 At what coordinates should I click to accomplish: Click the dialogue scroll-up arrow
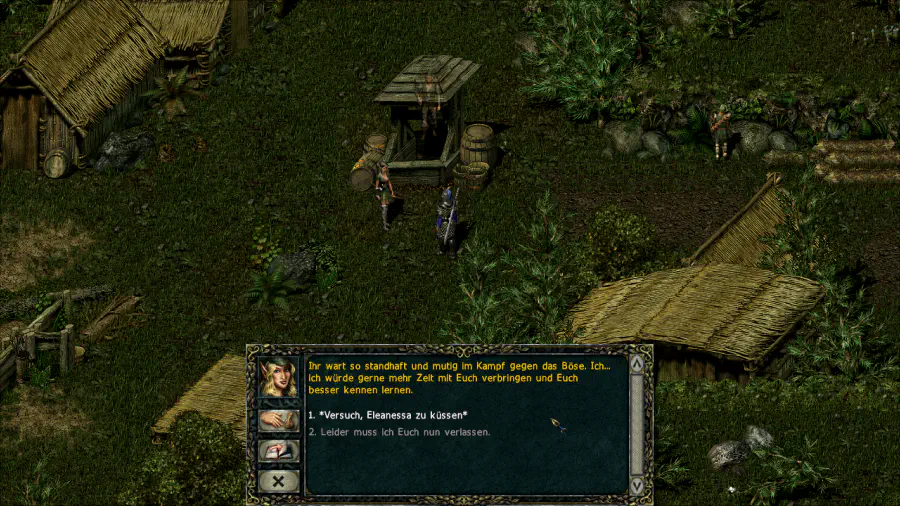pos(636,363)
